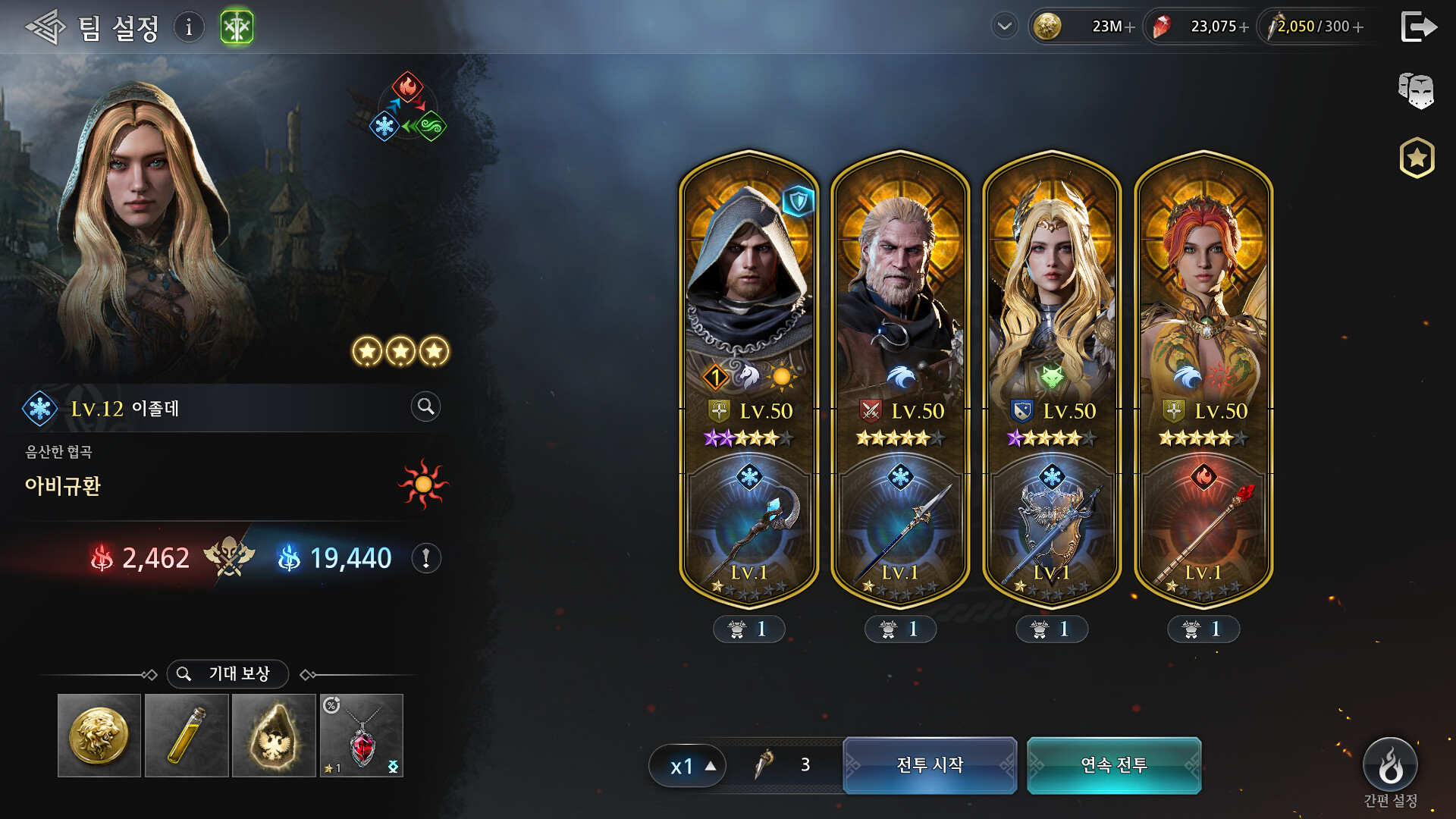Screen dimensions: 1456x819
Task: Exit via the top-right door icon
Action: pos(1418,27)
